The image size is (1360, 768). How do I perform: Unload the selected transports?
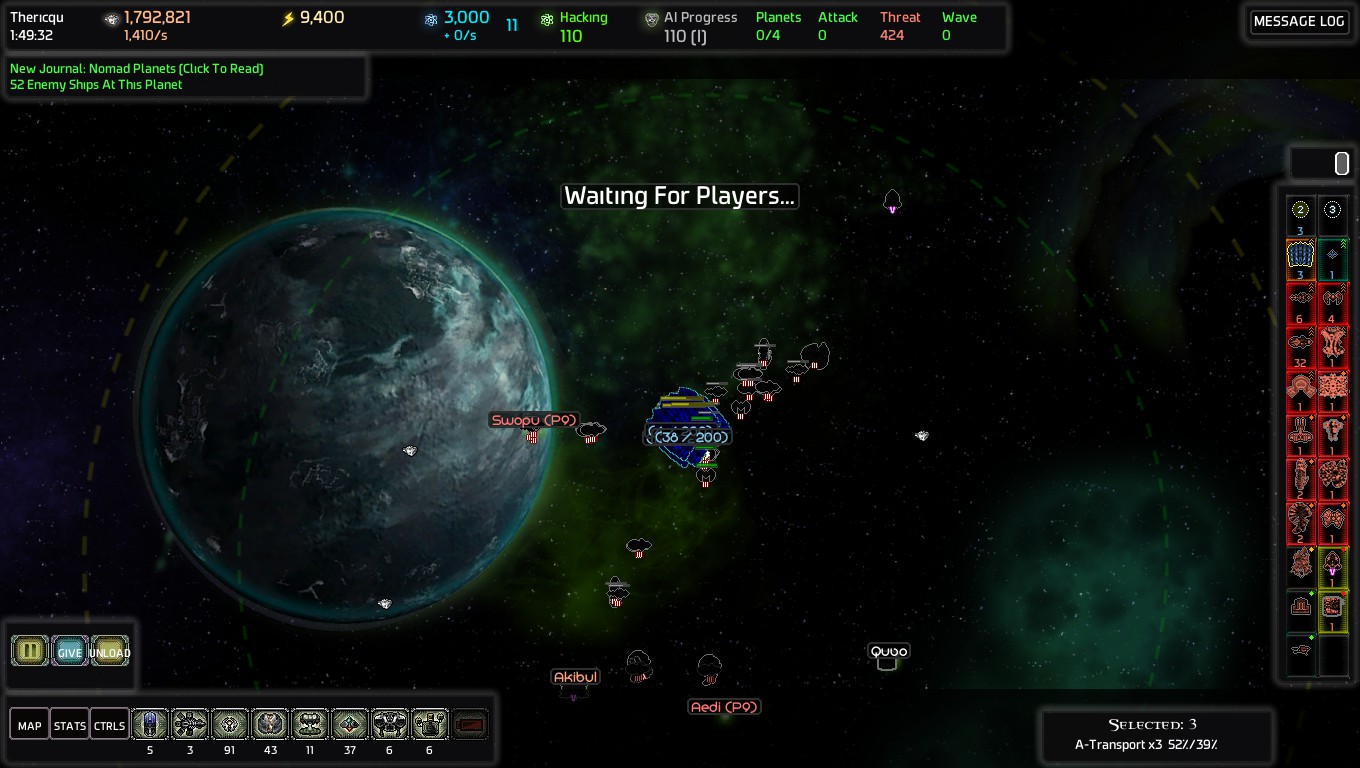pyautogui.click(x=110, y=652)
